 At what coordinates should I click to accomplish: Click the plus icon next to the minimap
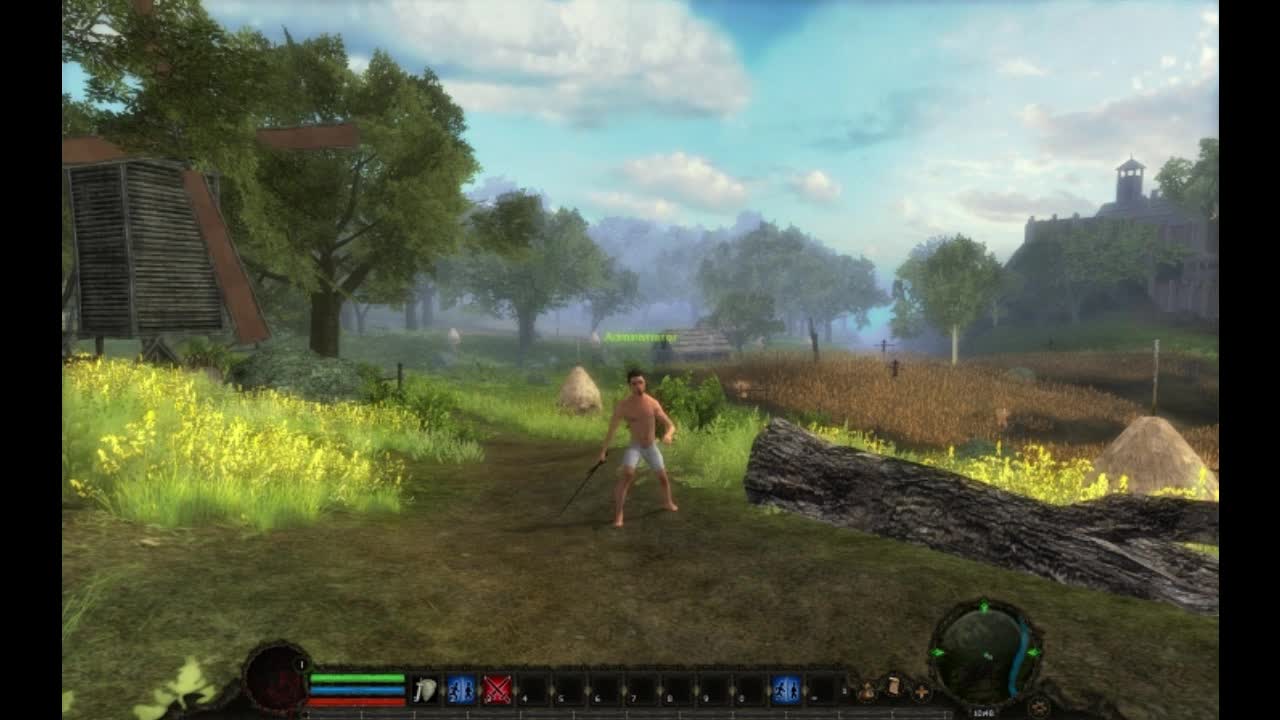(921, 692)
